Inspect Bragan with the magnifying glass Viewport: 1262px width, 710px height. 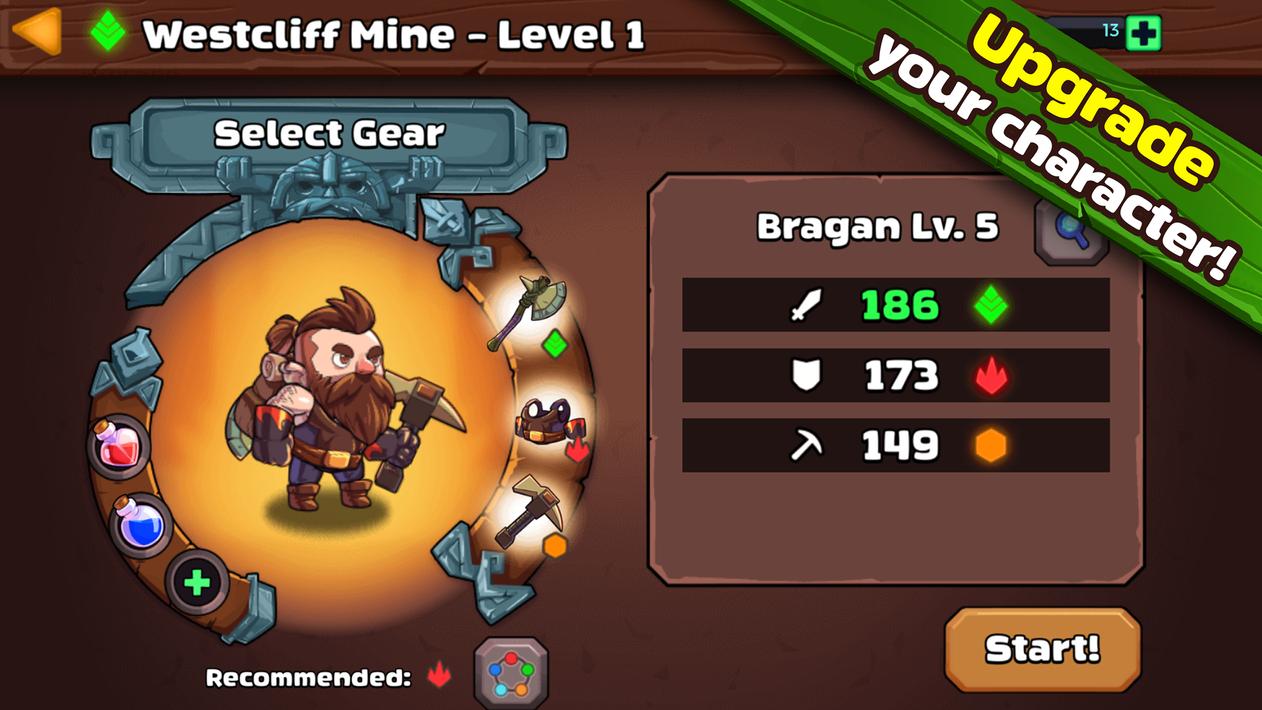pyautogui.click(x=1071, y=231)
